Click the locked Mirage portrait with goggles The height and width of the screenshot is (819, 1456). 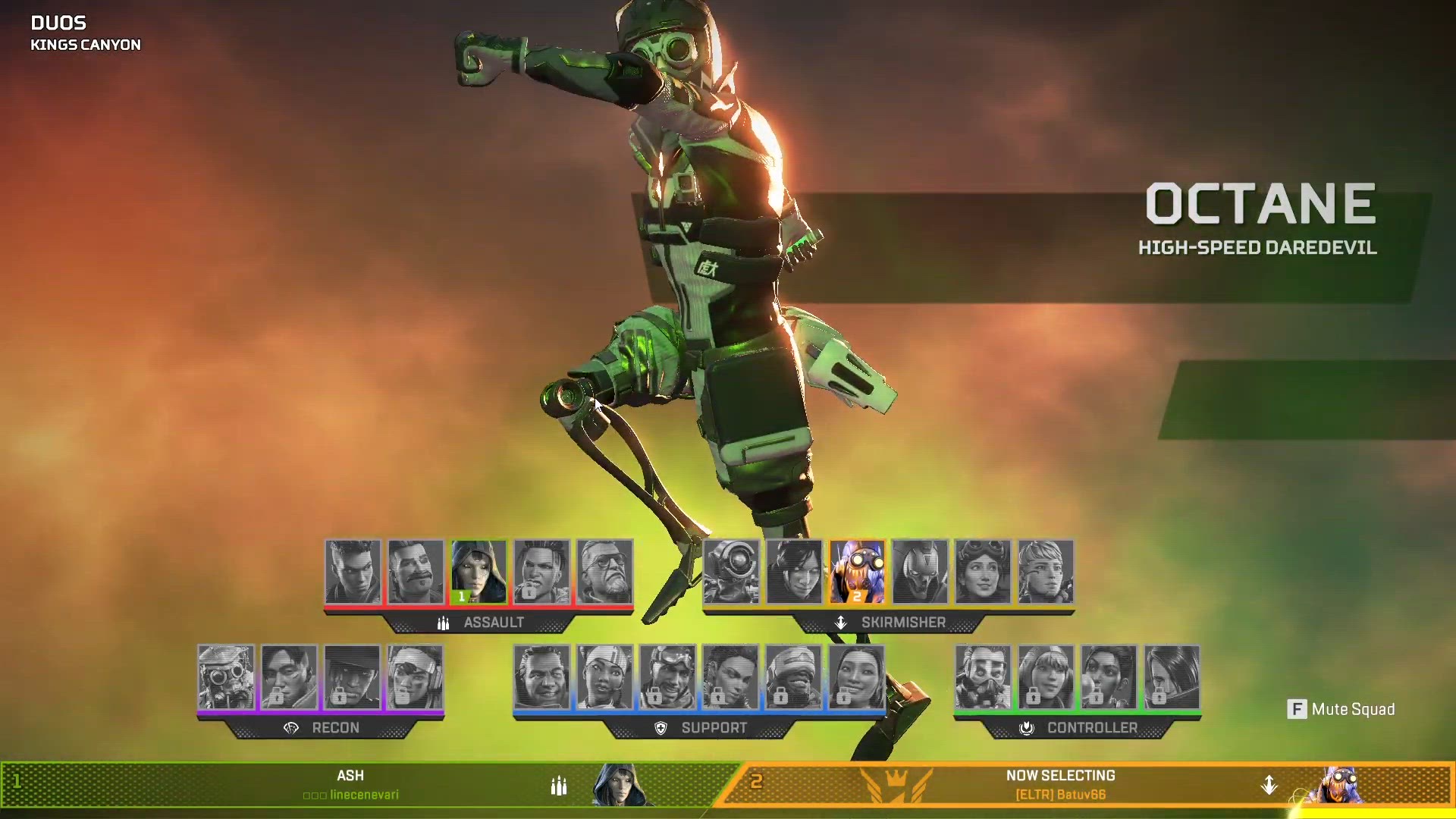pos(667,677)
